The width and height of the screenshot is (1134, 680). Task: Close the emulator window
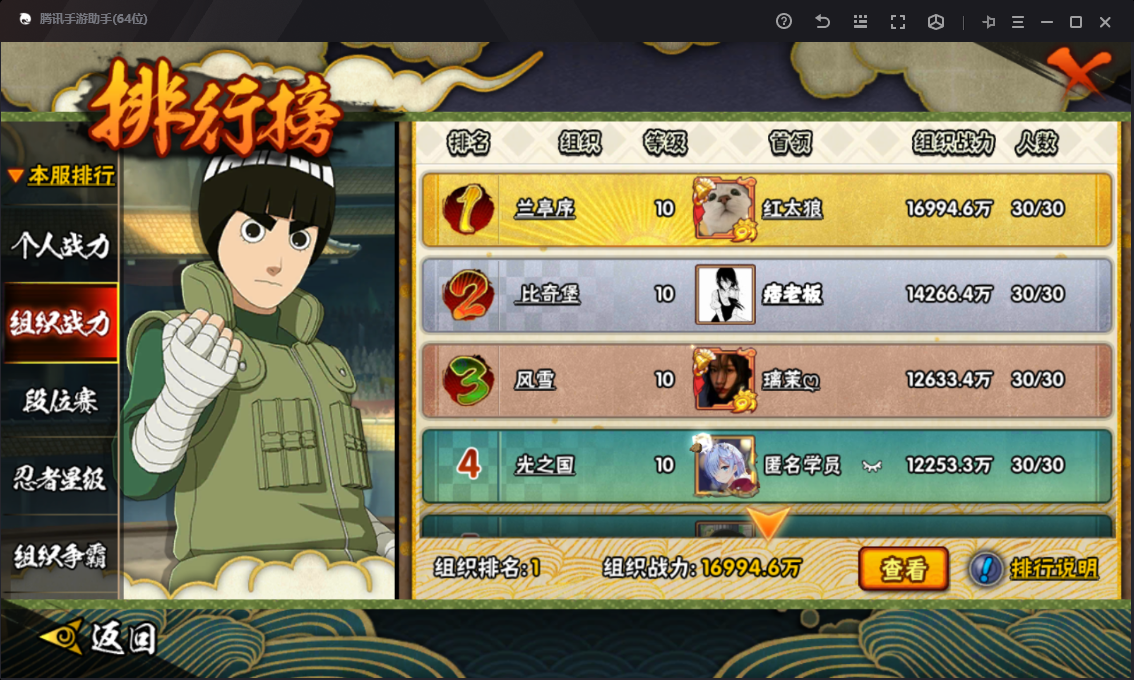(1105, 22)
